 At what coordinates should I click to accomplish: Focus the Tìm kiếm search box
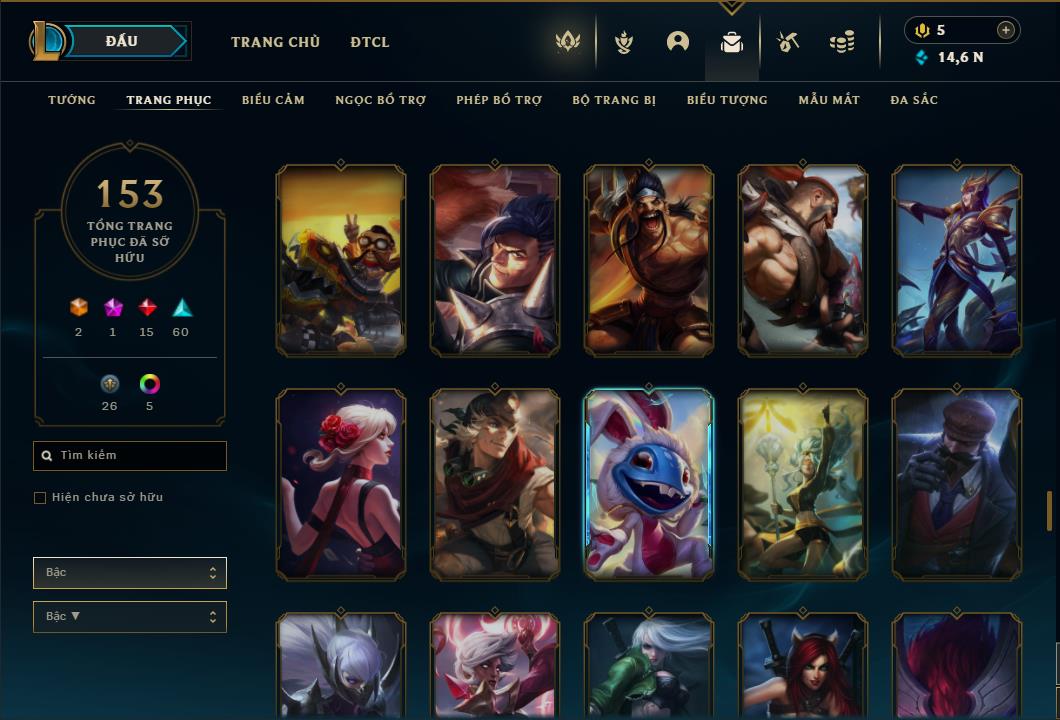click(x=130, y=456)
